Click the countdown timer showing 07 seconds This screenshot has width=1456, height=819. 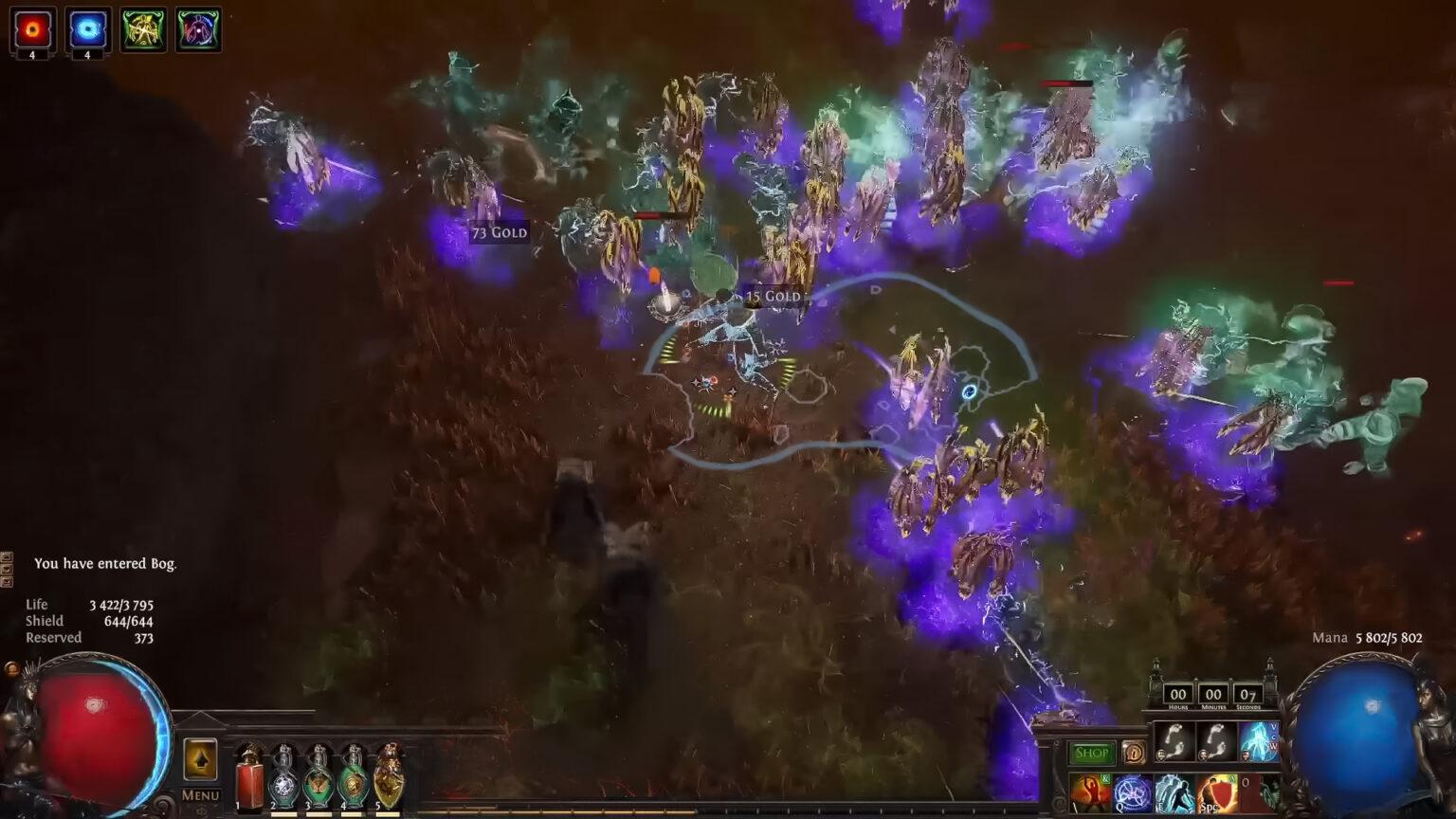point(1250,695)
